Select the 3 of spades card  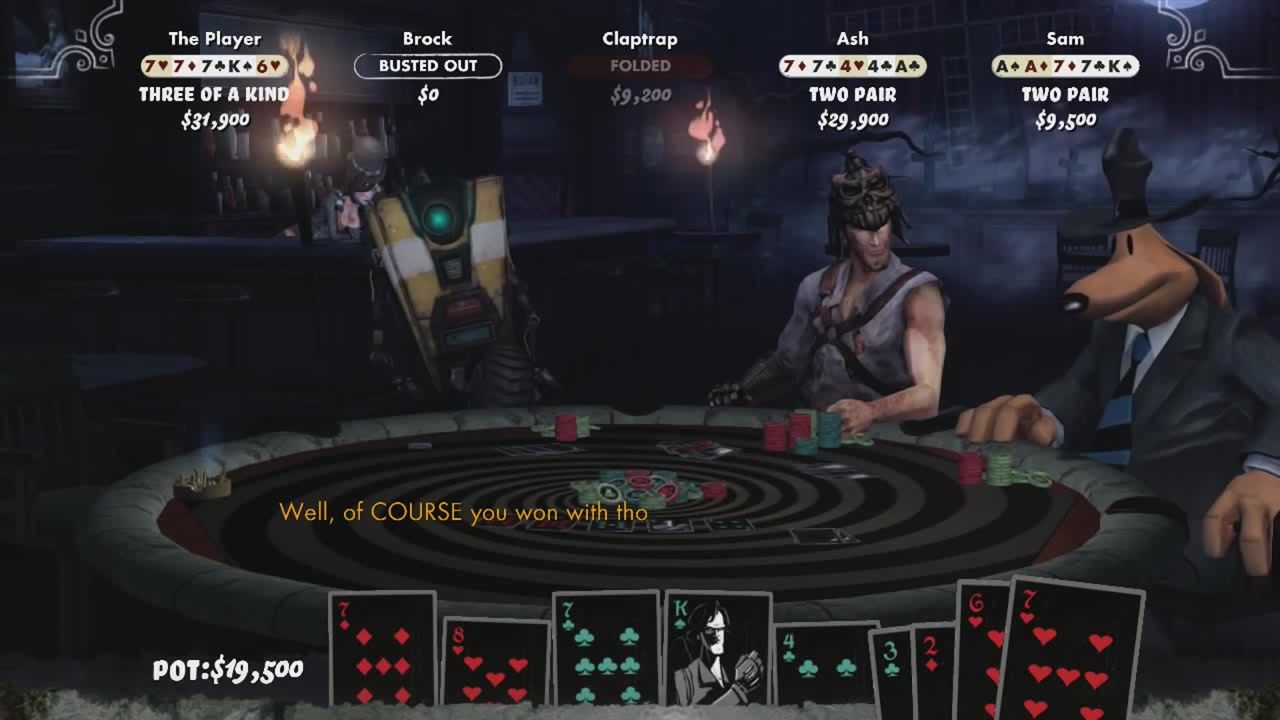tap(891, 668)
